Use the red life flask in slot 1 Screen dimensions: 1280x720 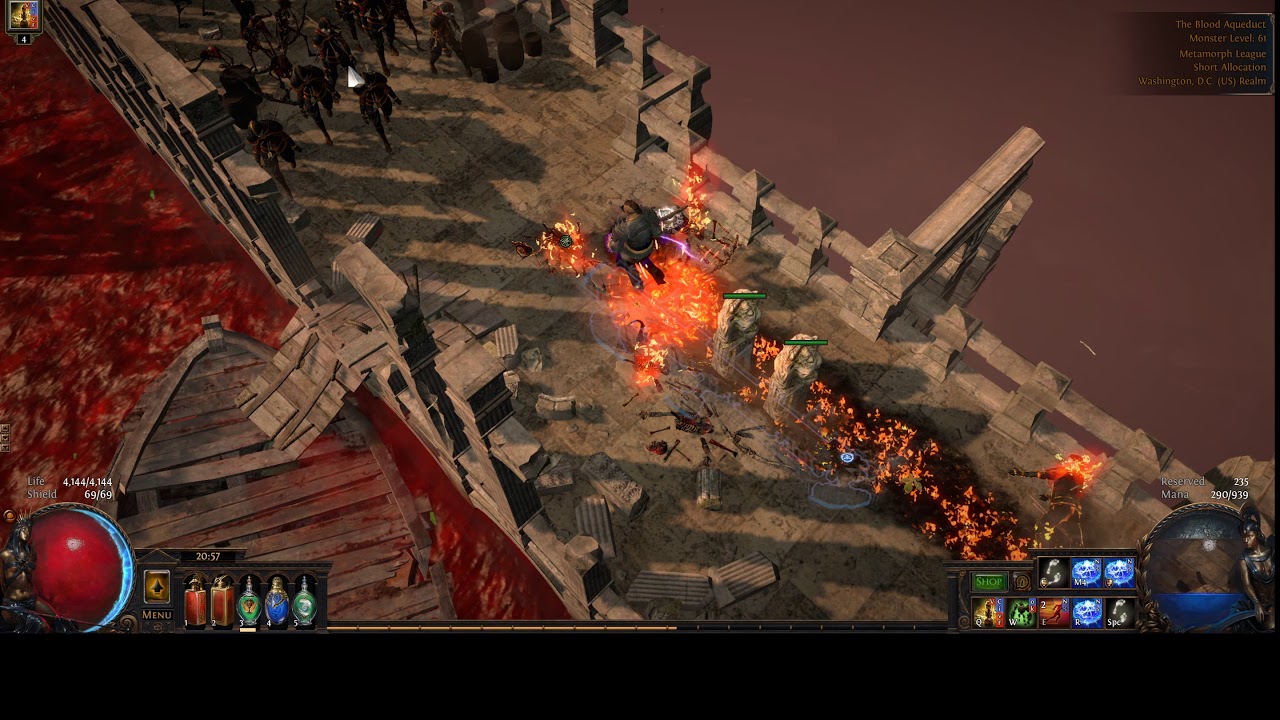pyautogui.click(x=195, y=603)
